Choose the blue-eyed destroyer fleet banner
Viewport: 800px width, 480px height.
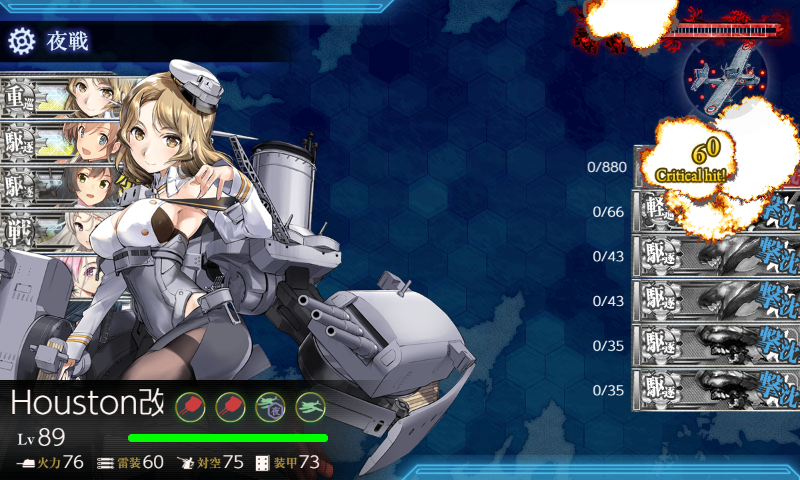pos(60,141)
